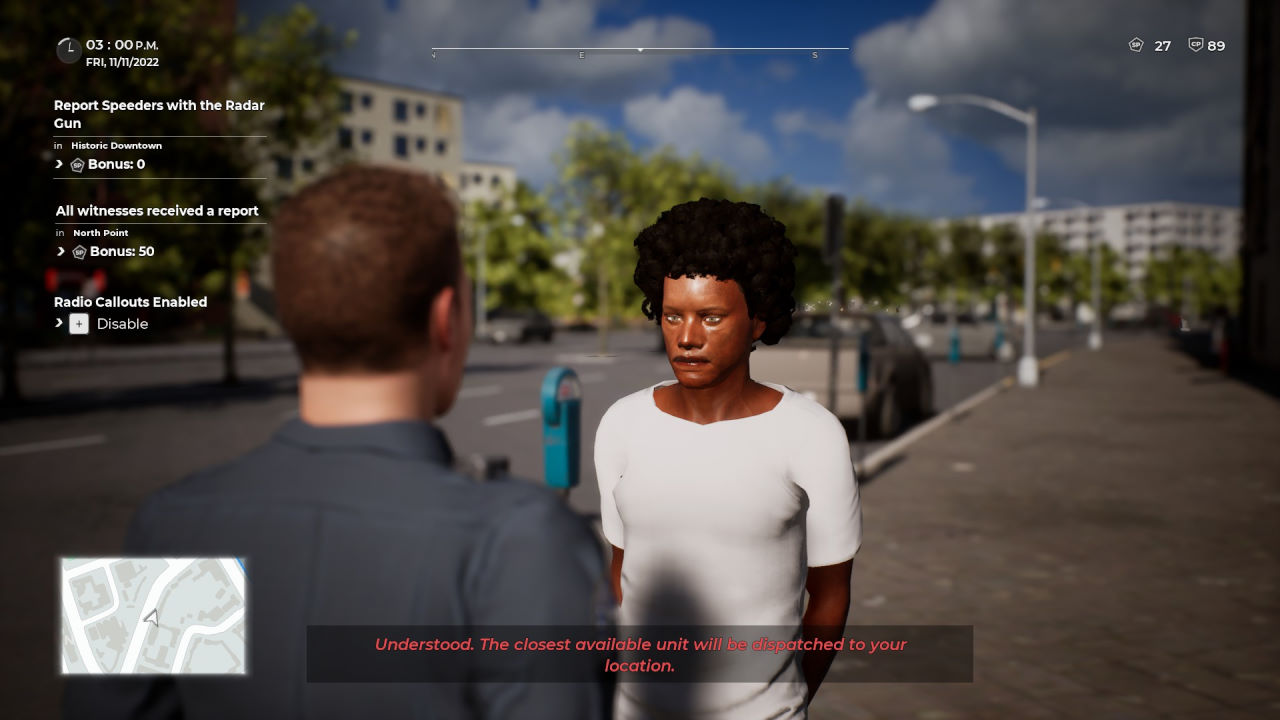The width and height of the screenshot is (1280, 720).
Task: Open the street minimap
Action: point(153,615)
